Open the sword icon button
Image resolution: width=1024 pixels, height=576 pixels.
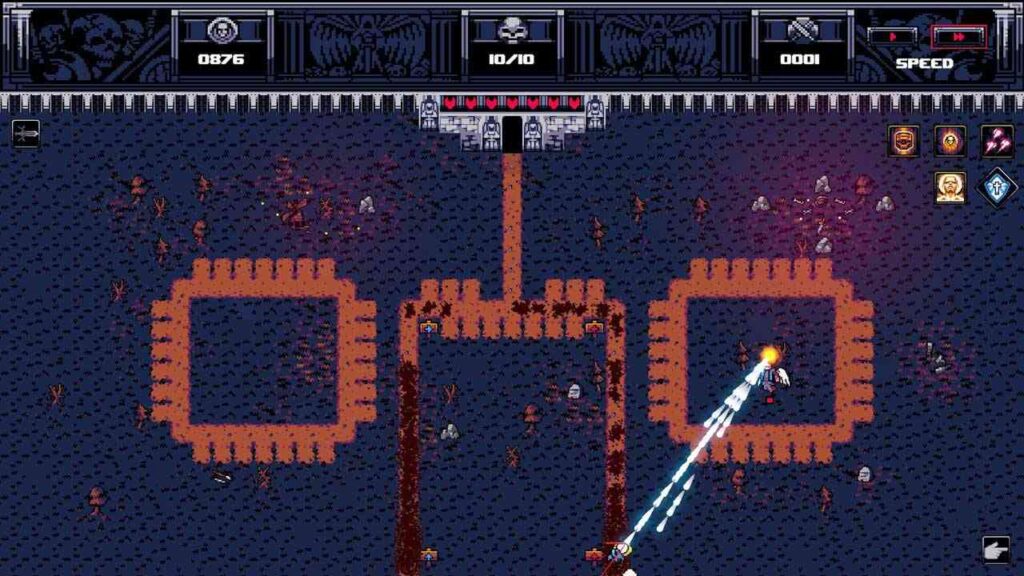coord(26,133)
